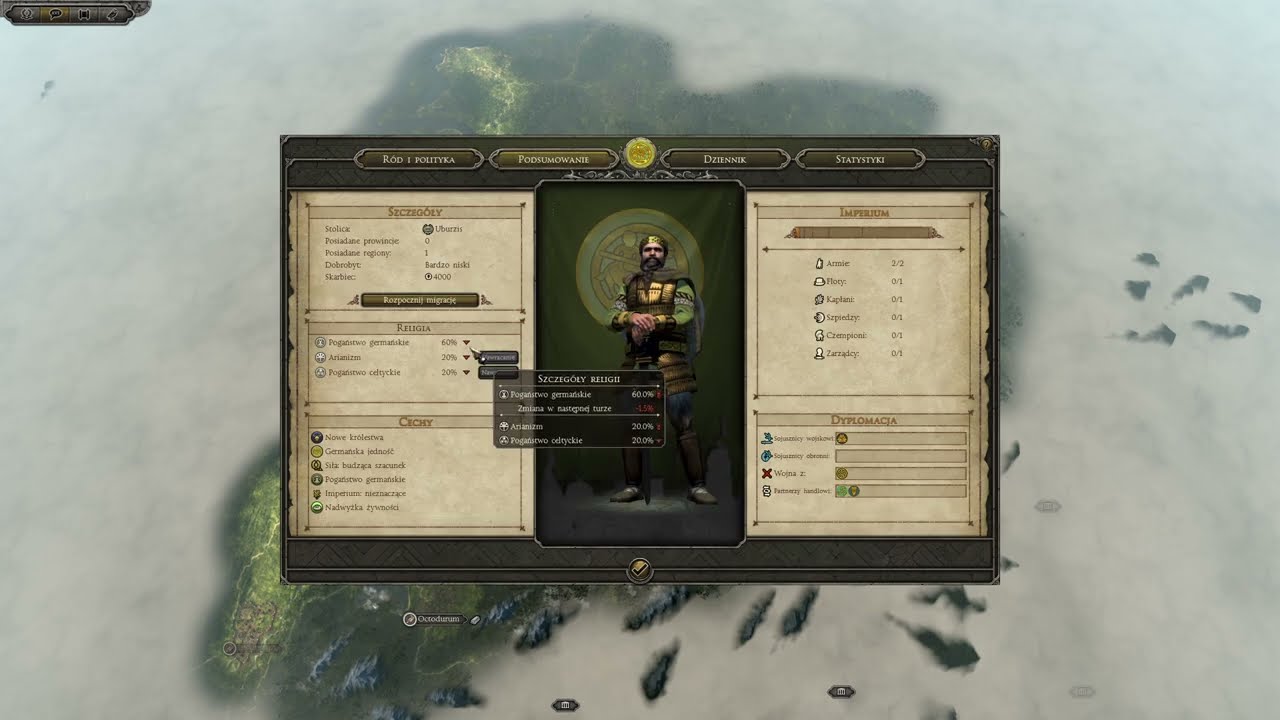Switch to the Podsumowanie tab
The height and width of the screenshot is (720, 1280).
[553, 159]
